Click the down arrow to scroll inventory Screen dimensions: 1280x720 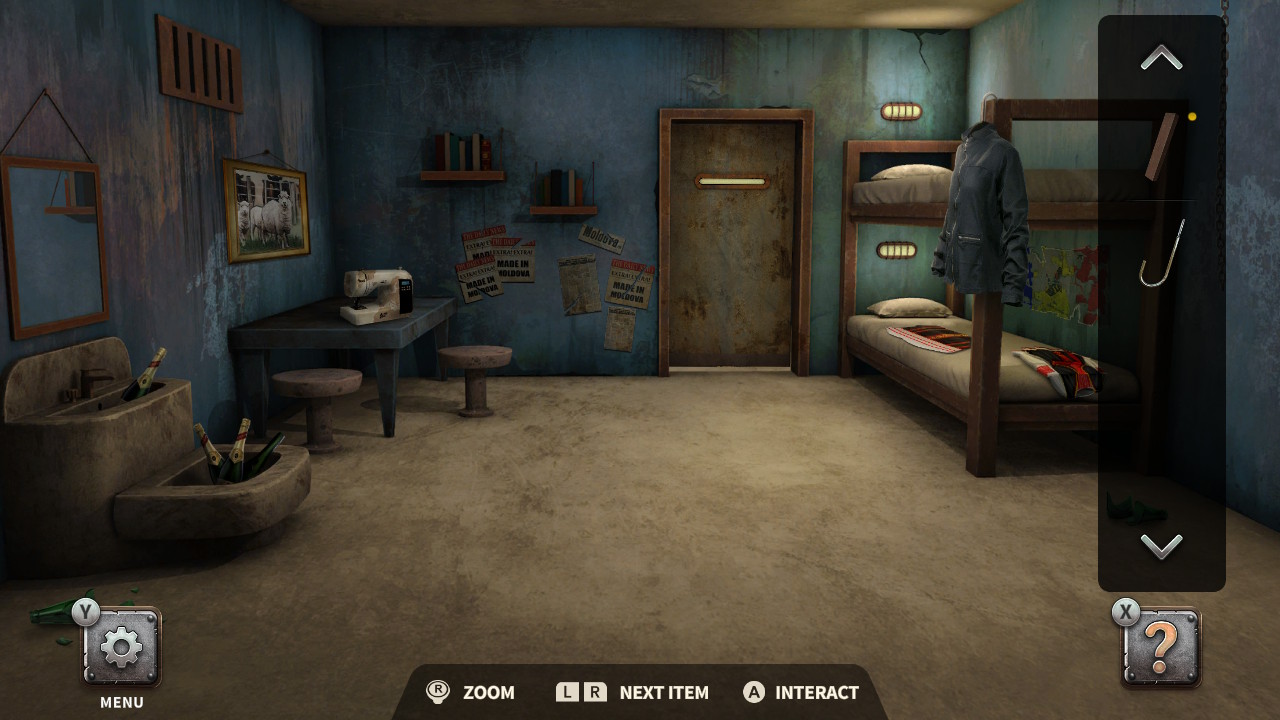pos(1160,546)
